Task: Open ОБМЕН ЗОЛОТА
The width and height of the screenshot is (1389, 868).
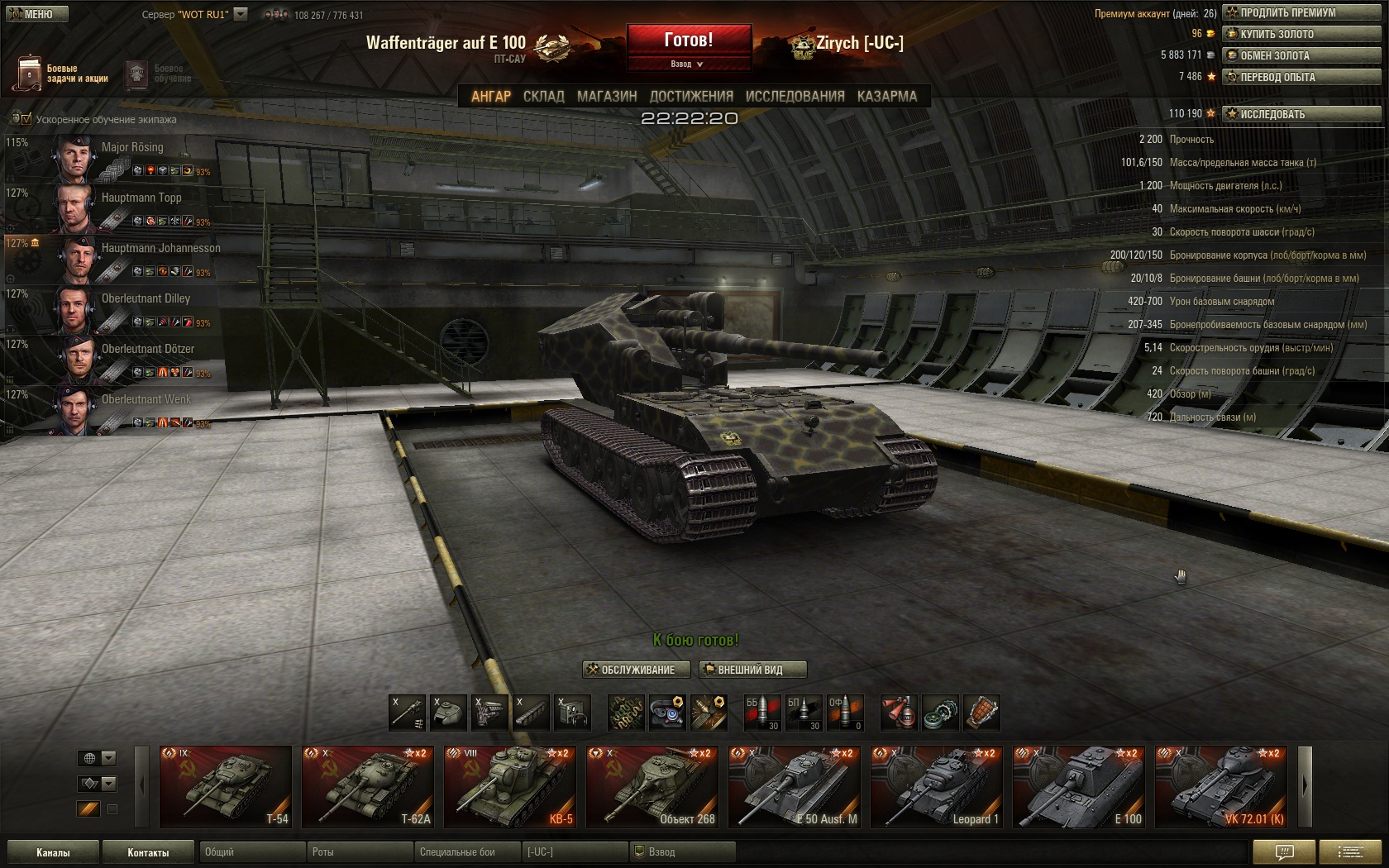Action: coord(1301,55)
